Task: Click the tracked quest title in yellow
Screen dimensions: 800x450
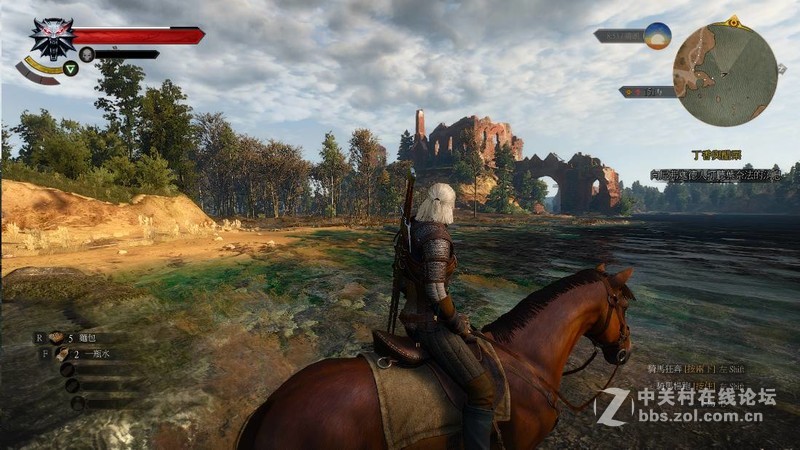Action: (717, 156)
